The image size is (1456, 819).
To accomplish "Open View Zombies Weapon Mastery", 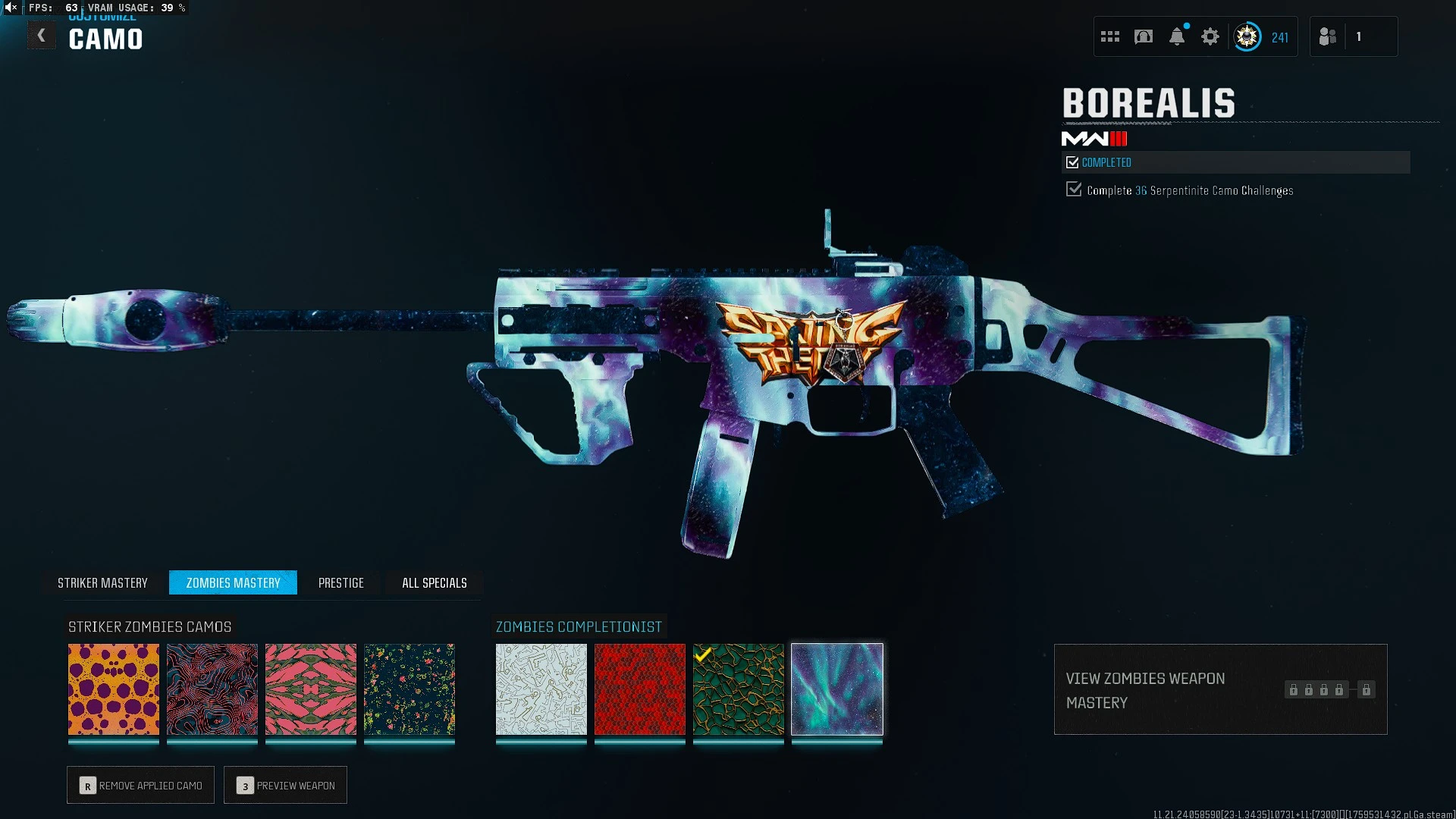I will coord(1220,689).
